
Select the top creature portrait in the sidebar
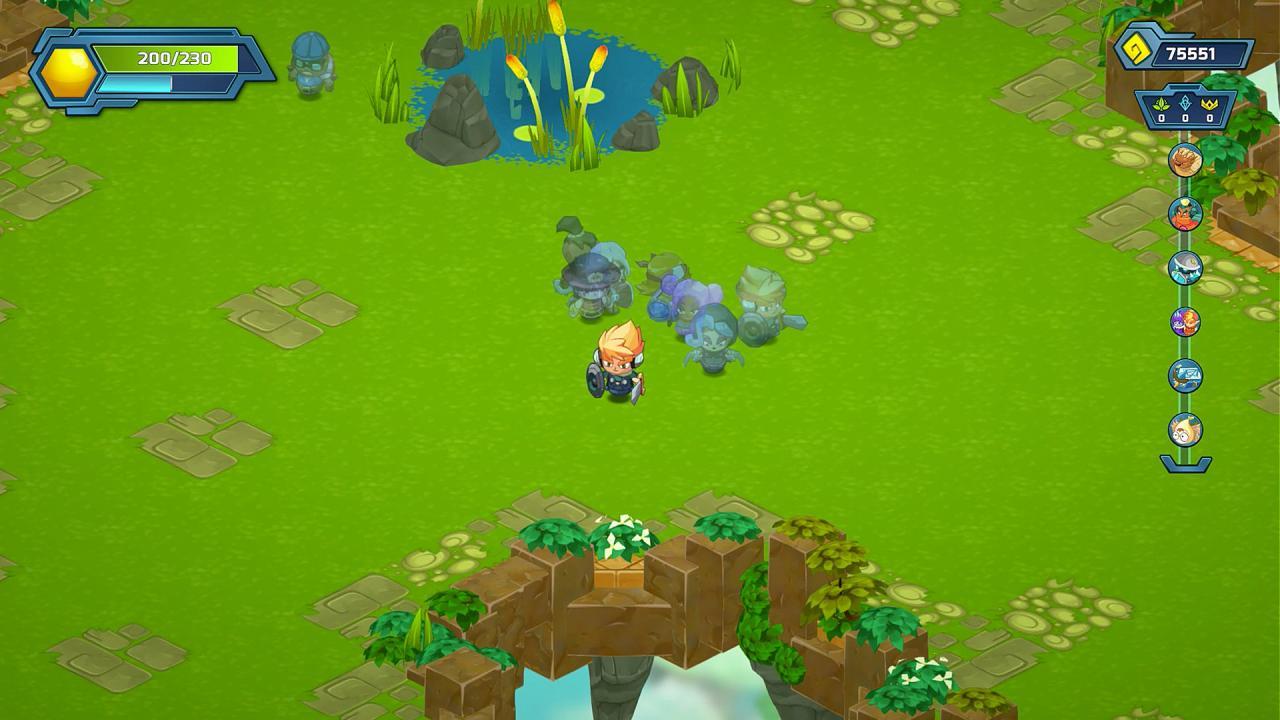pyautogui.click(x=1184, y=160)
